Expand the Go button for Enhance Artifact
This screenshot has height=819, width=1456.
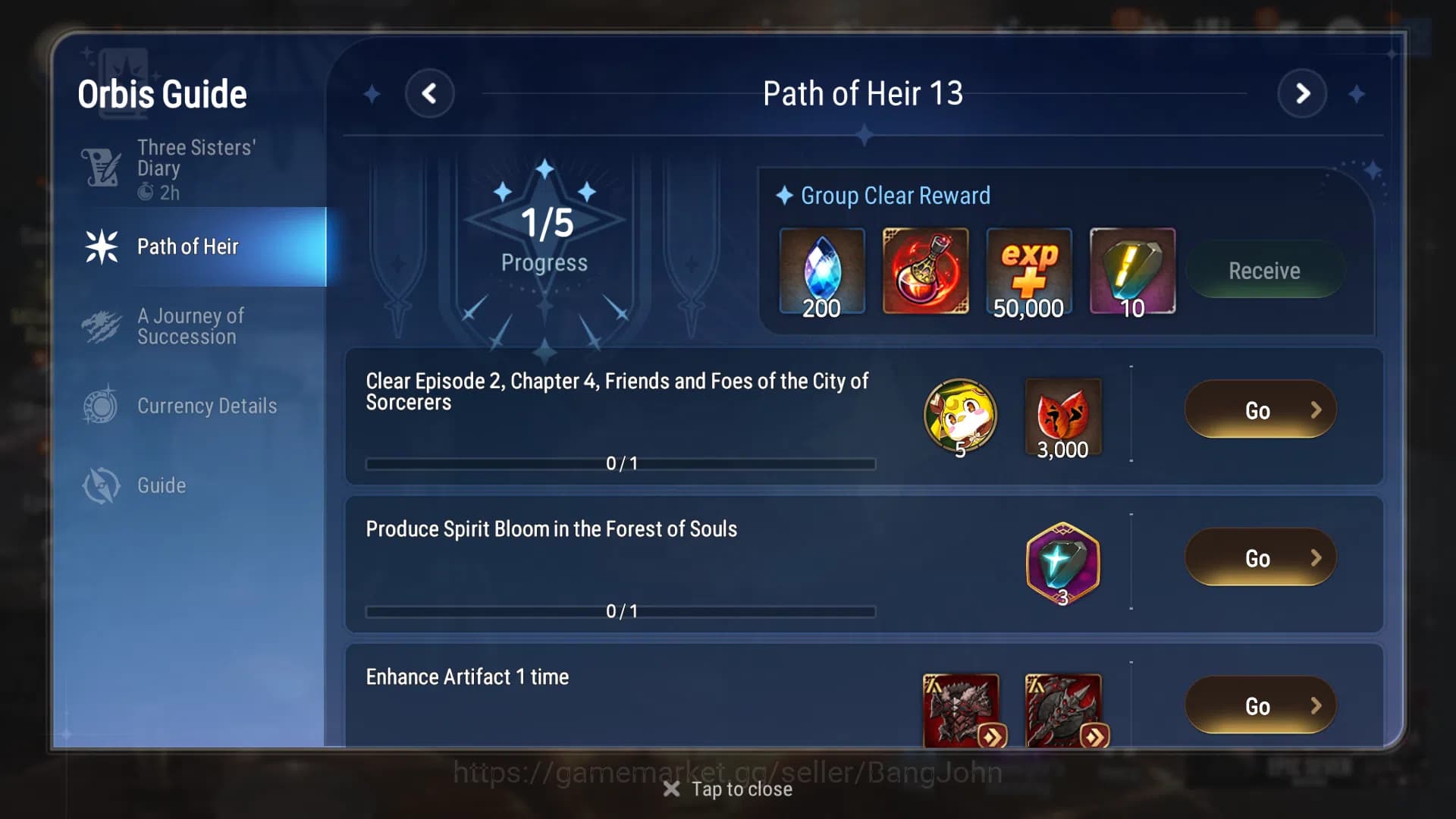tap(1260, 705)
